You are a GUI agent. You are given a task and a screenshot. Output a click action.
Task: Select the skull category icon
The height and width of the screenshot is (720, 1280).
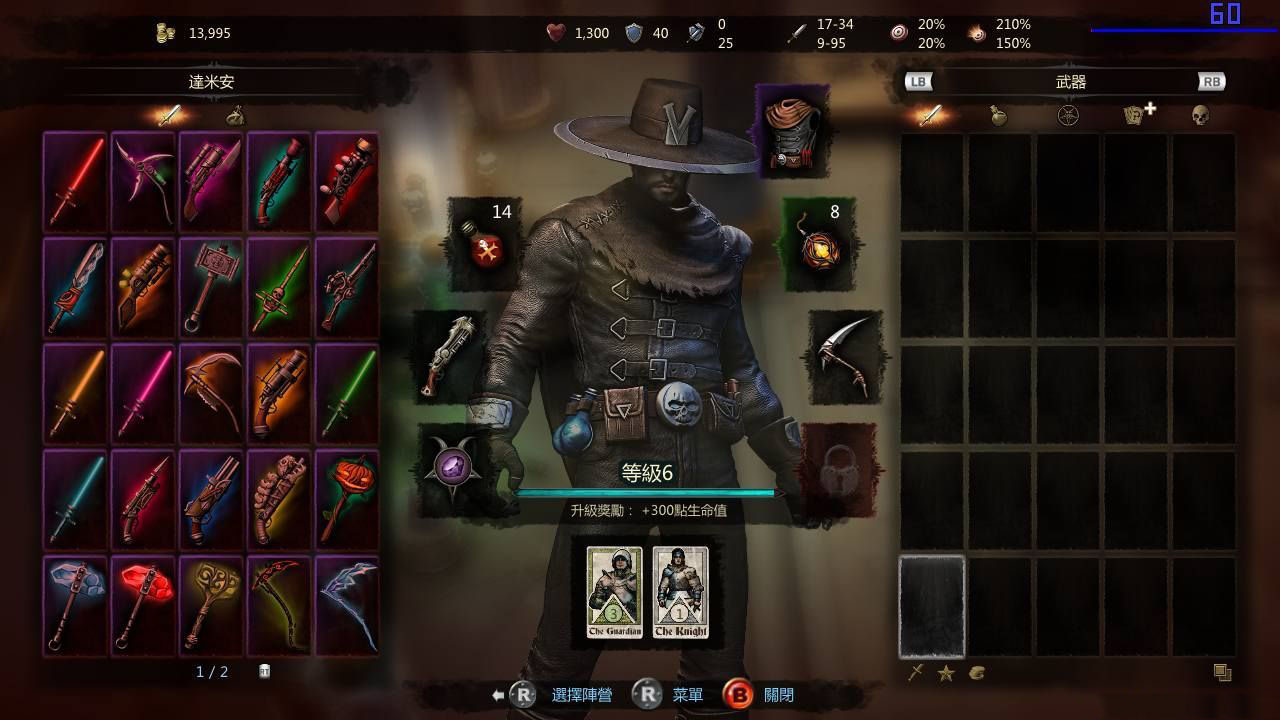click(1200, 115)
